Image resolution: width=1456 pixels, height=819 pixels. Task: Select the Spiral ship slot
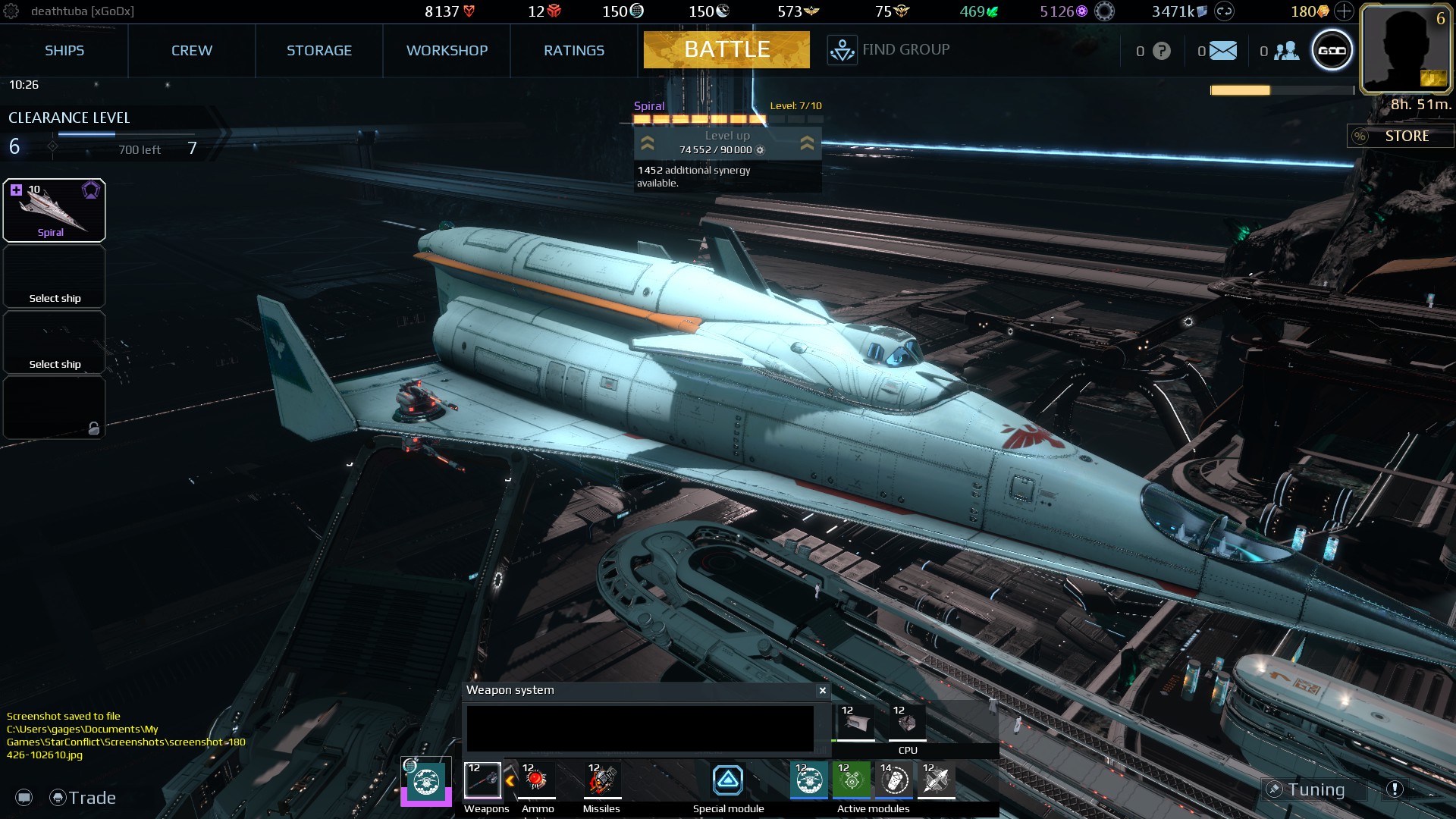54,210
